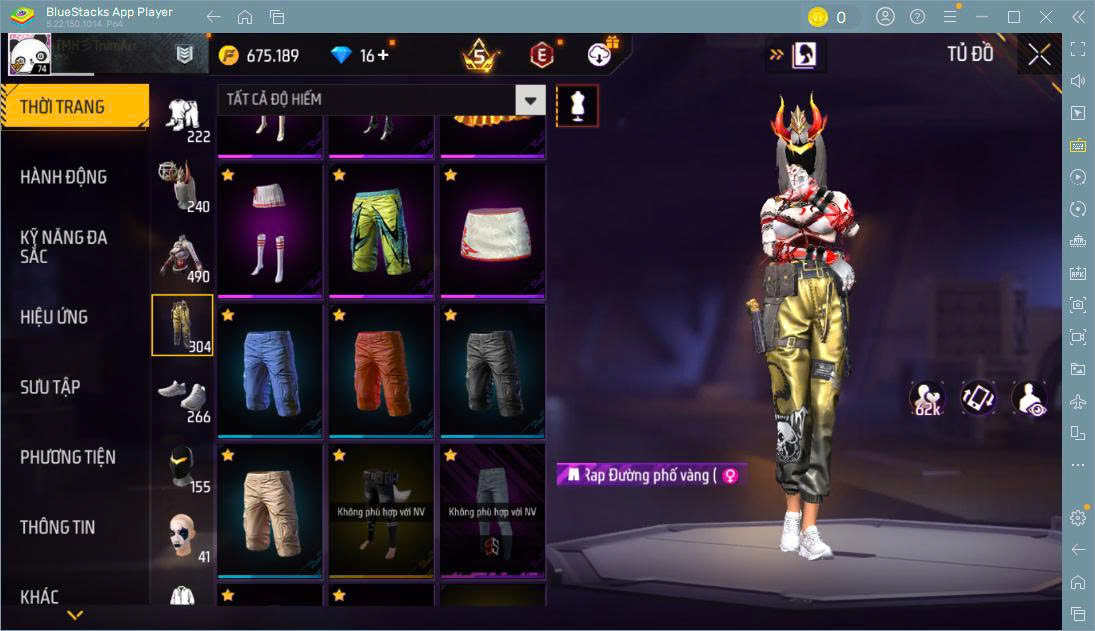
Task: Switch to PHƯƠNG TIỆN category
Action: click(x=68, y=457)
